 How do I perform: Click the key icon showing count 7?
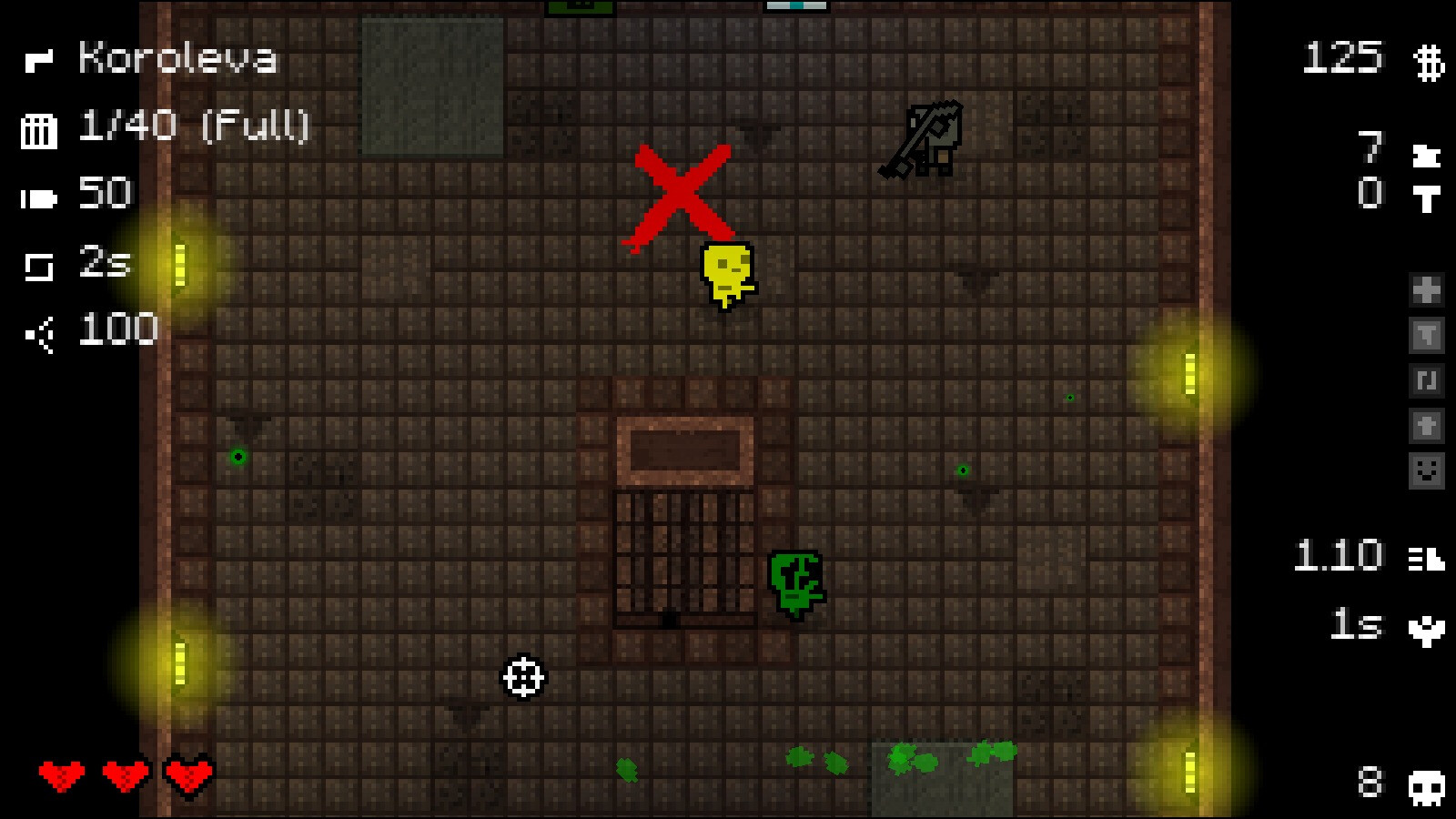(1427, 157)
